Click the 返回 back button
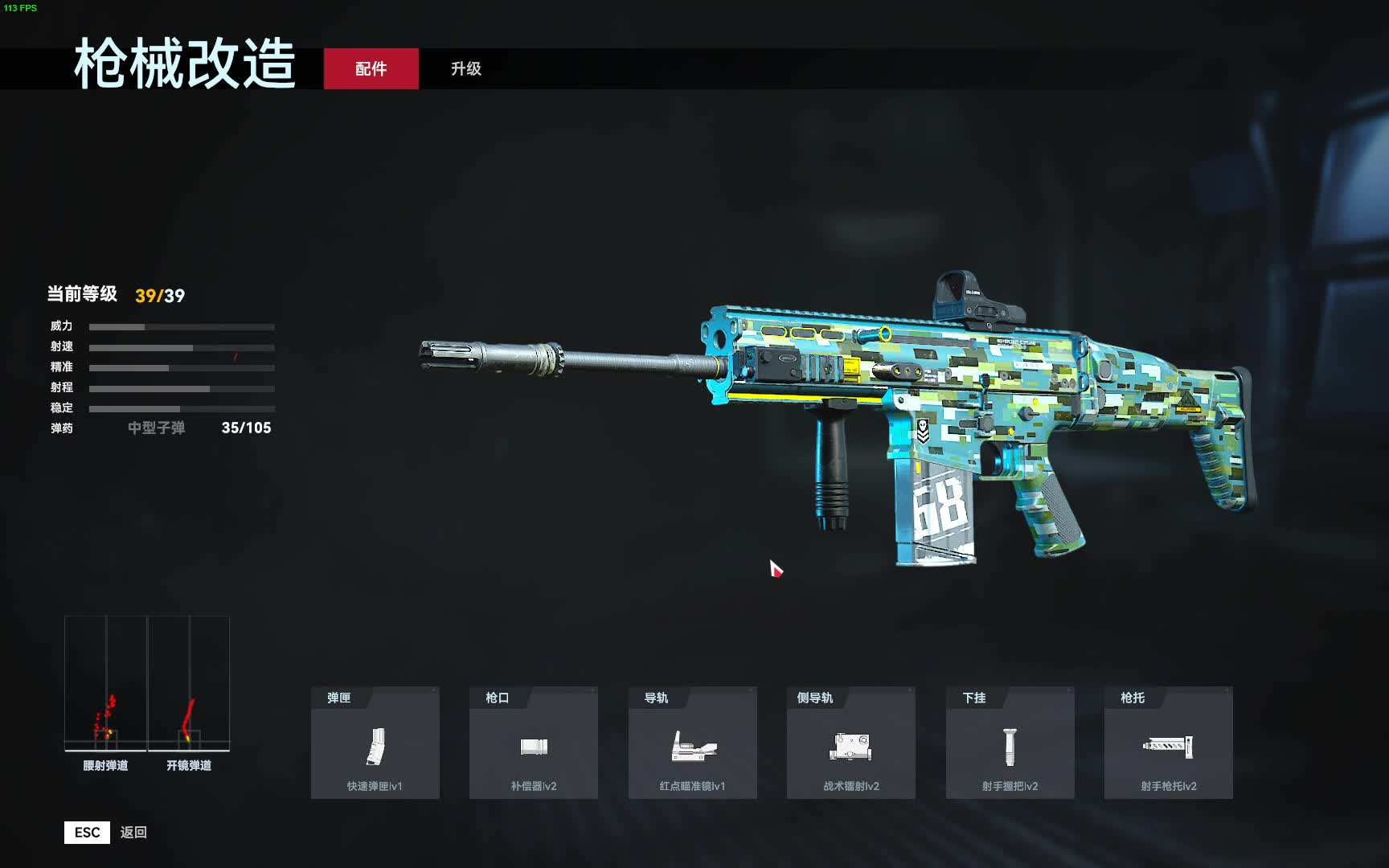1389x868 pixels. tap(134, 832)
